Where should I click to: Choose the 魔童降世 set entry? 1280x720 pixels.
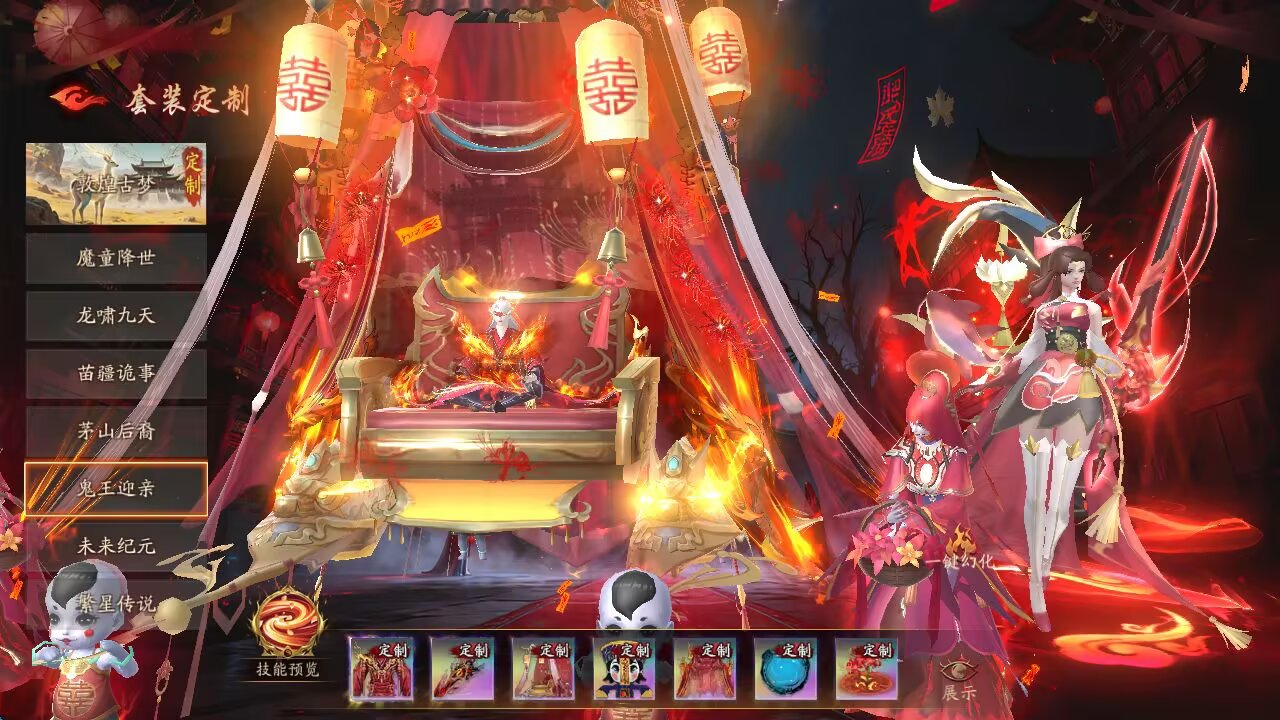point(116,258)
